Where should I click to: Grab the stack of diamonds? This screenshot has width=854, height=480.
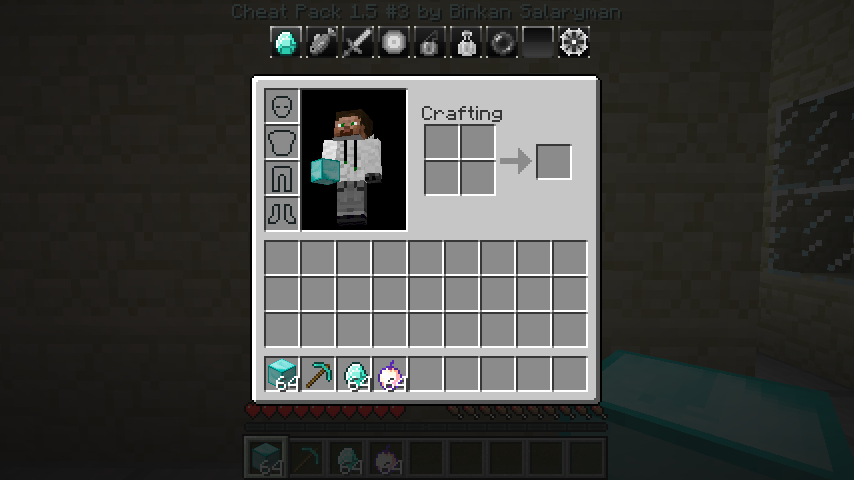pos(354,374)
